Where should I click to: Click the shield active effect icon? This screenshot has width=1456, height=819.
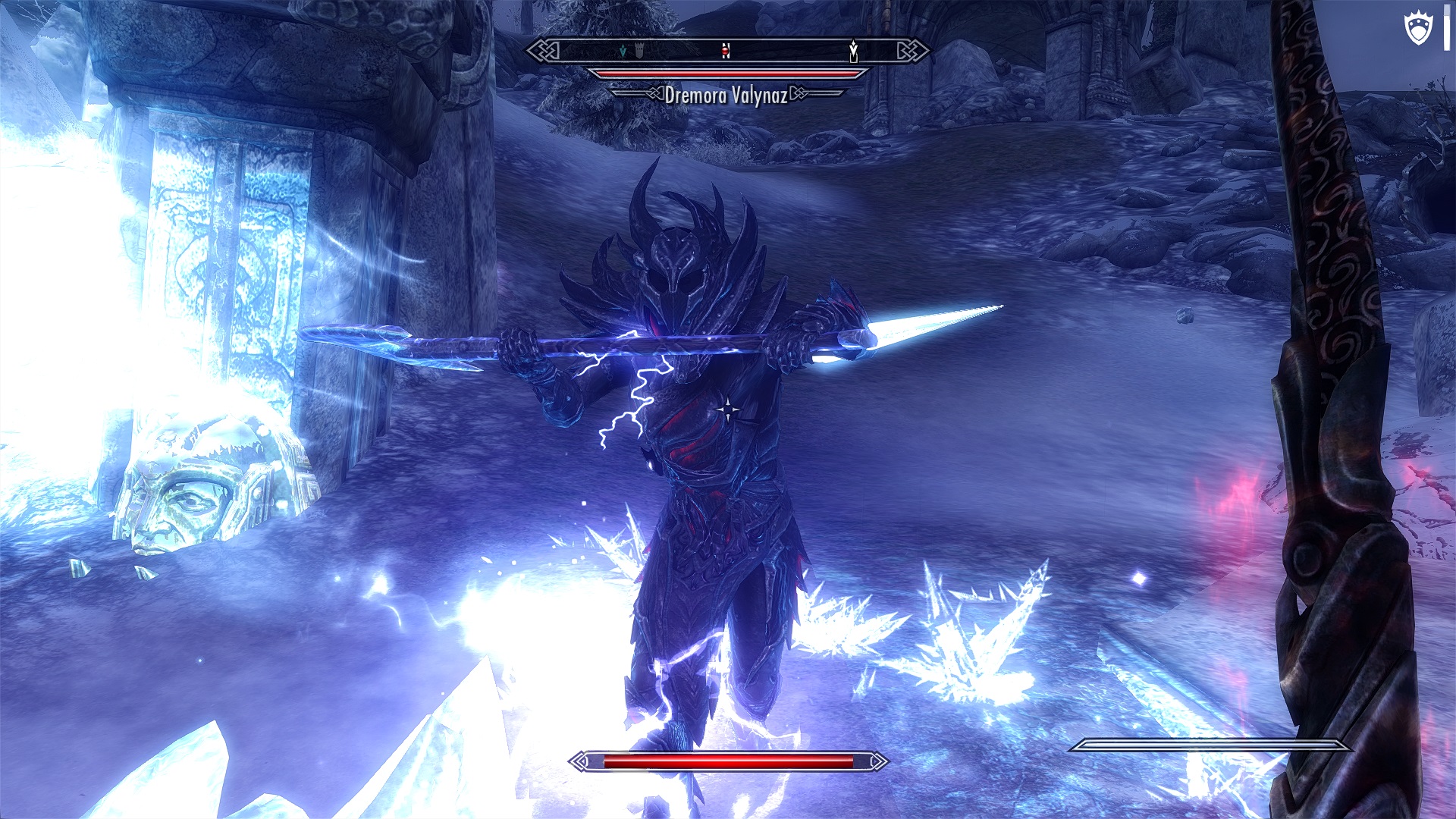[x=1418, y=30]
